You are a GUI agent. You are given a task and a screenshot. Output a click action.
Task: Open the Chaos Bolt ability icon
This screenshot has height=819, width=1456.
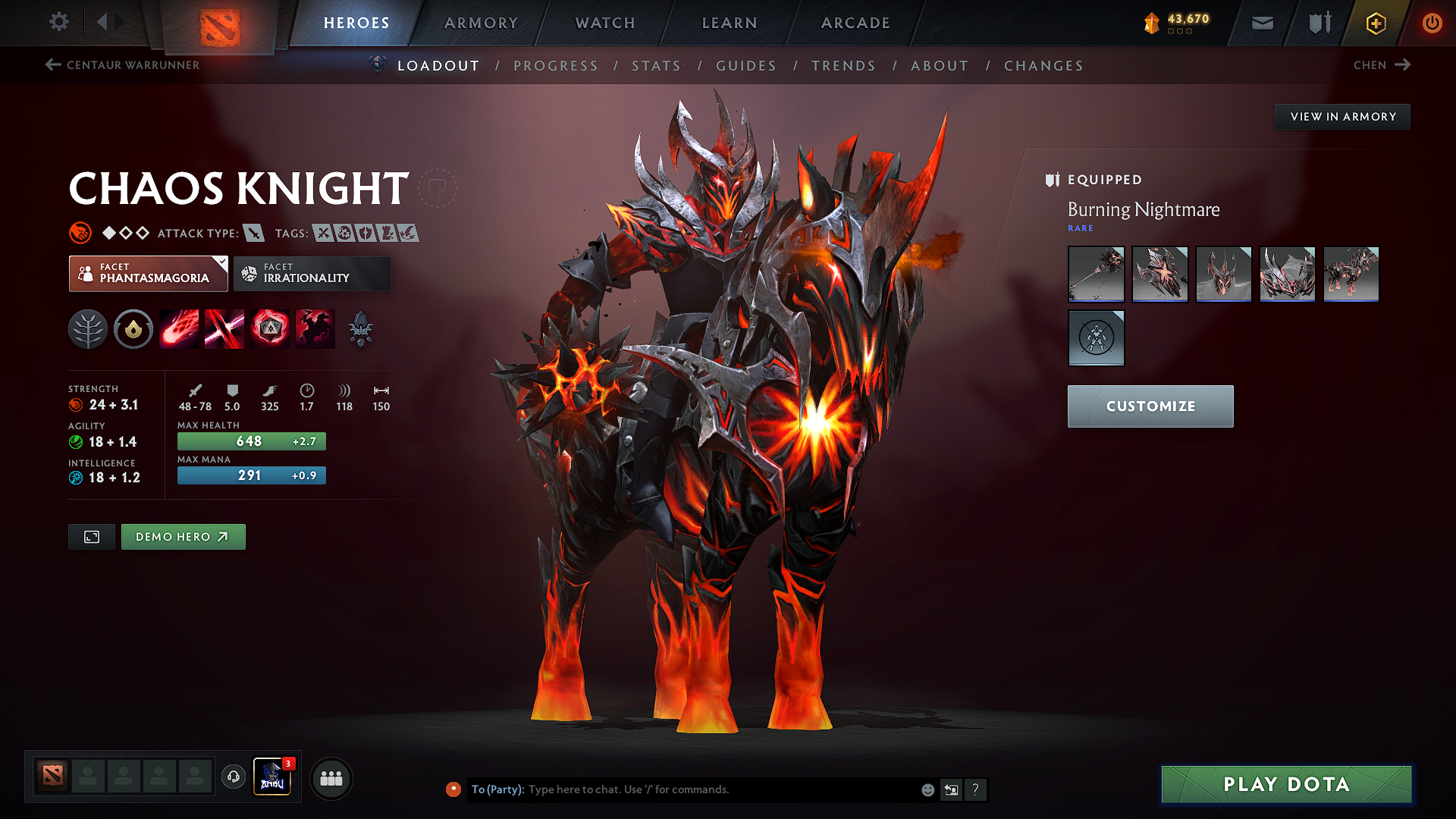tap(179, 328)
